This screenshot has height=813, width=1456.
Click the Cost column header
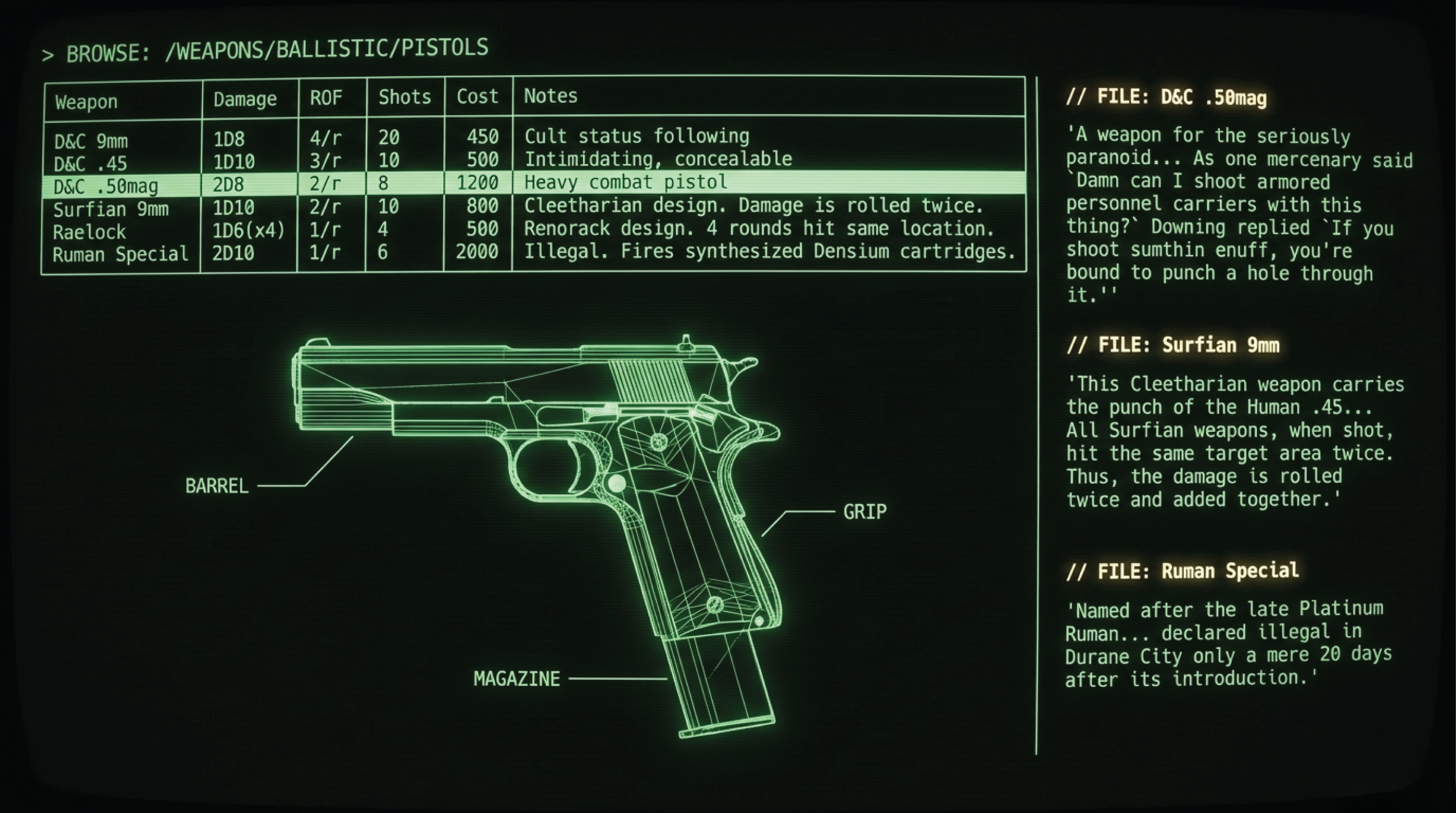tap(477, 97)
